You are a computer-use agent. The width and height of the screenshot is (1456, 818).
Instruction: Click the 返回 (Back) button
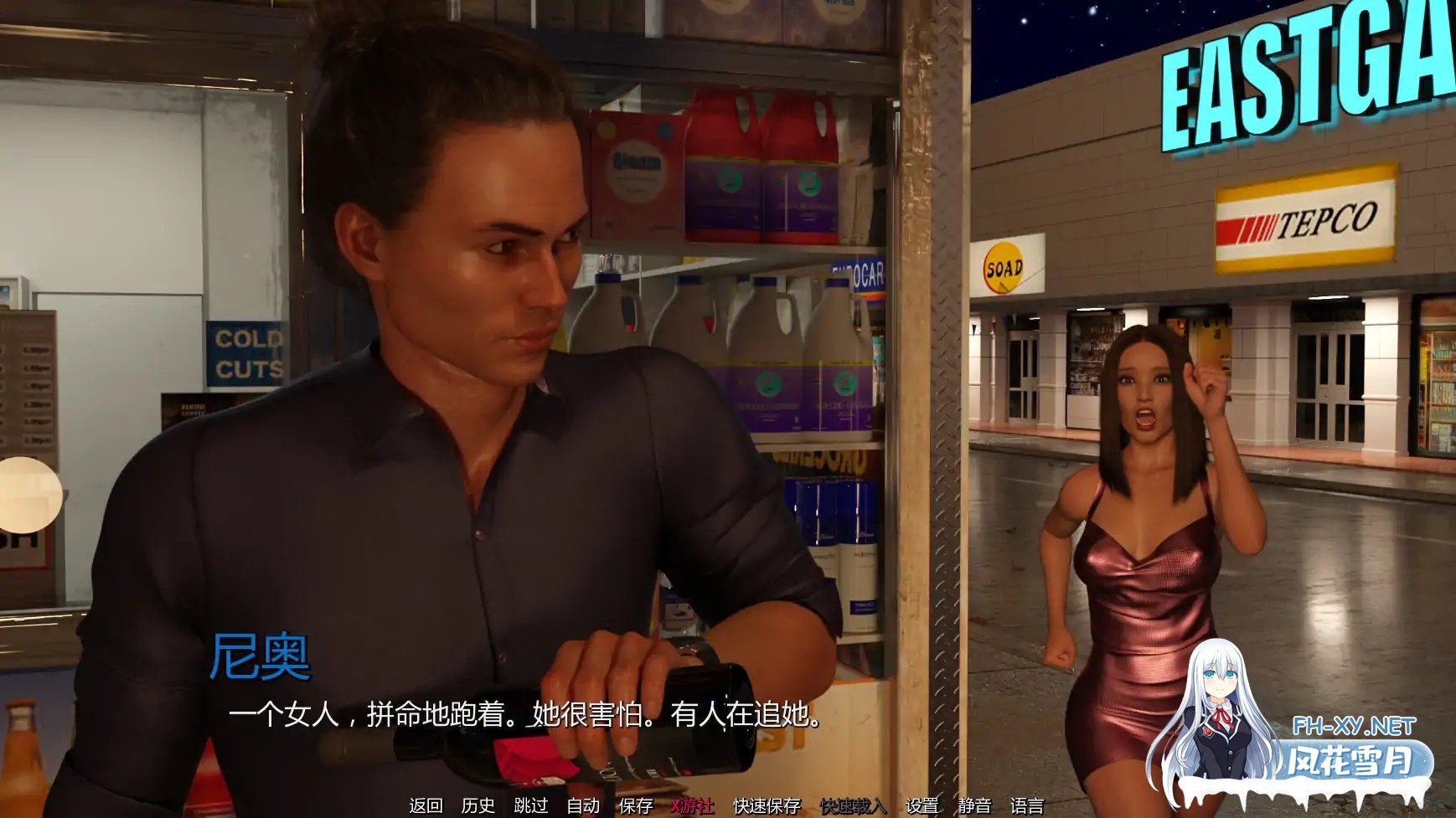pos(426,805)
